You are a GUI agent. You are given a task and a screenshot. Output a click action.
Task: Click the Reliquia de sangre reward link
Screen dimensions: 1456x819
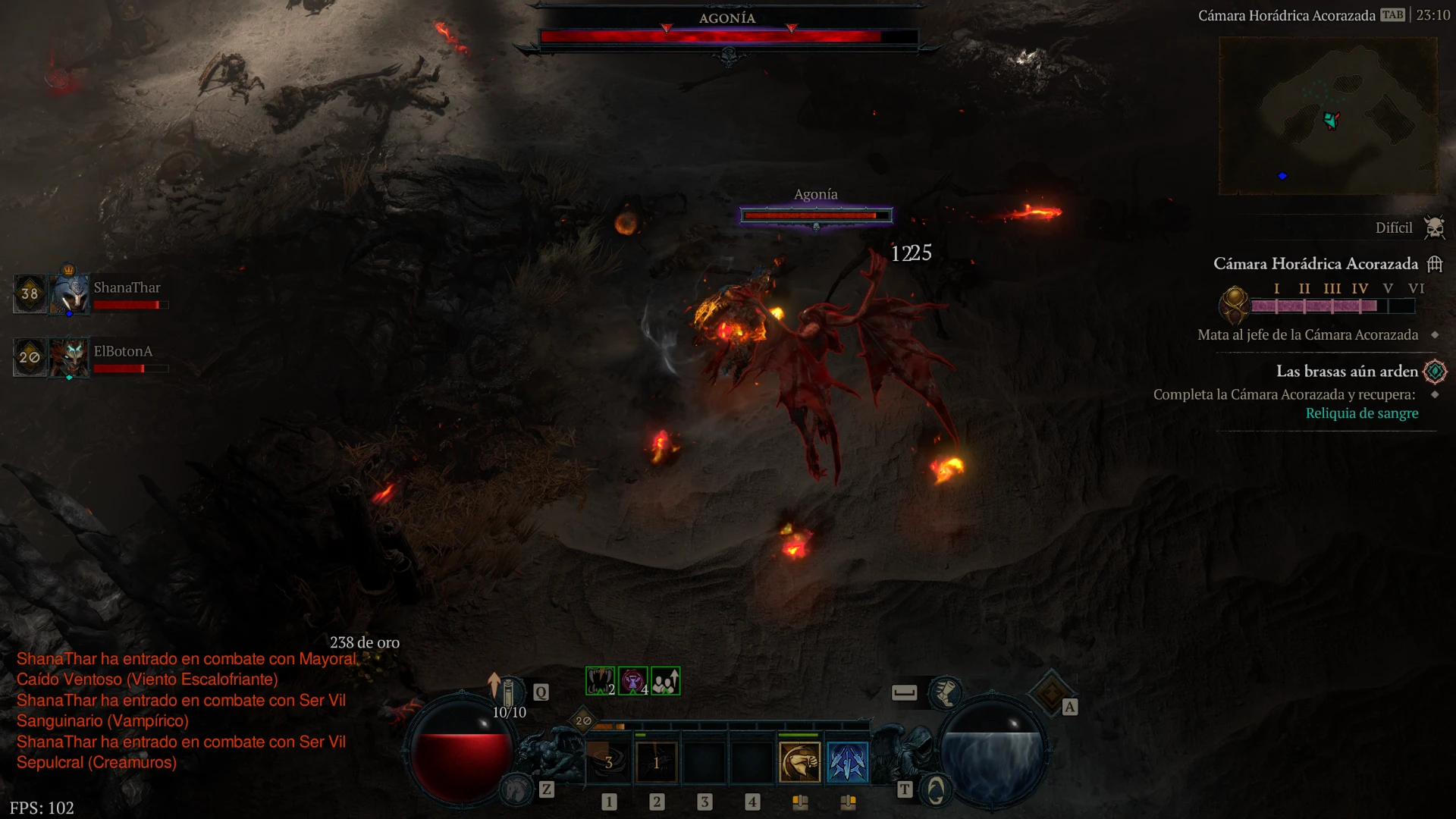click(1361, 413)
